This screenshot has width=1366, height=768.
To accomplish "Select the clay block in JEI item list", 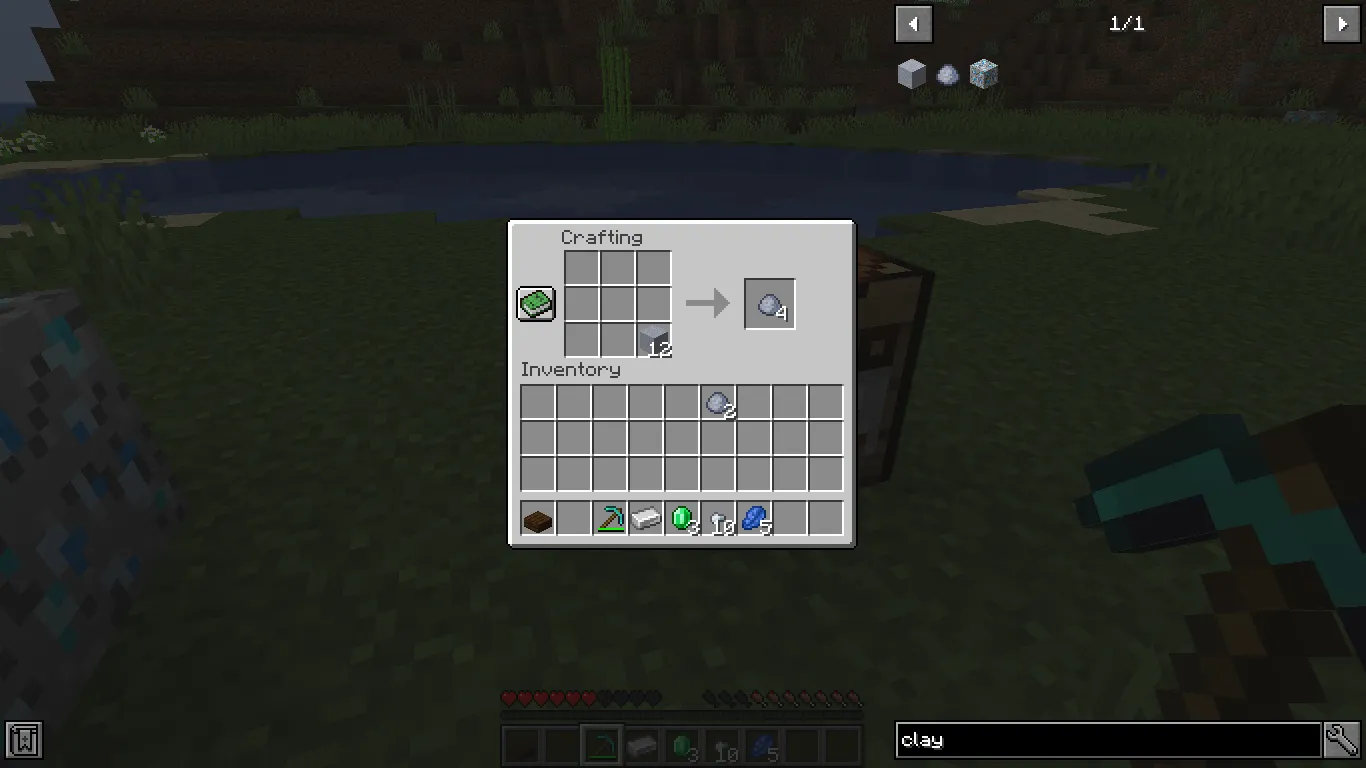I will tap(911, 73).
